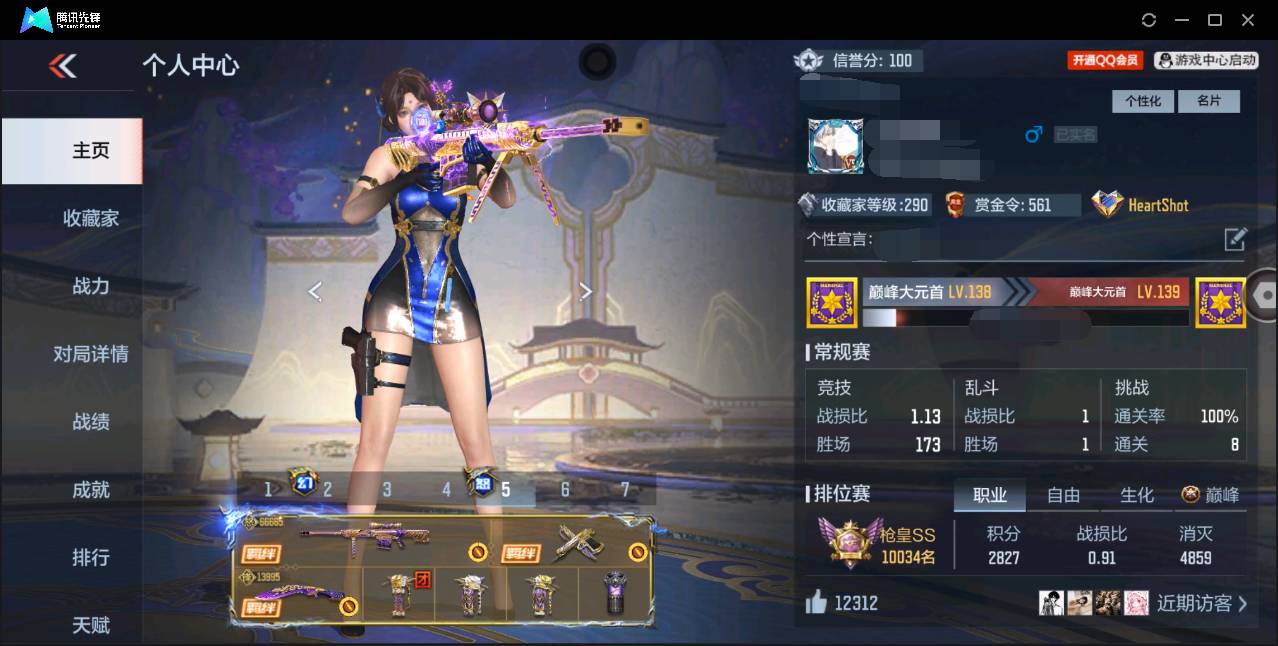Switch to the 生化 ranked tab
This screenshot has width=1278, height=646.
click(1136, 495)
